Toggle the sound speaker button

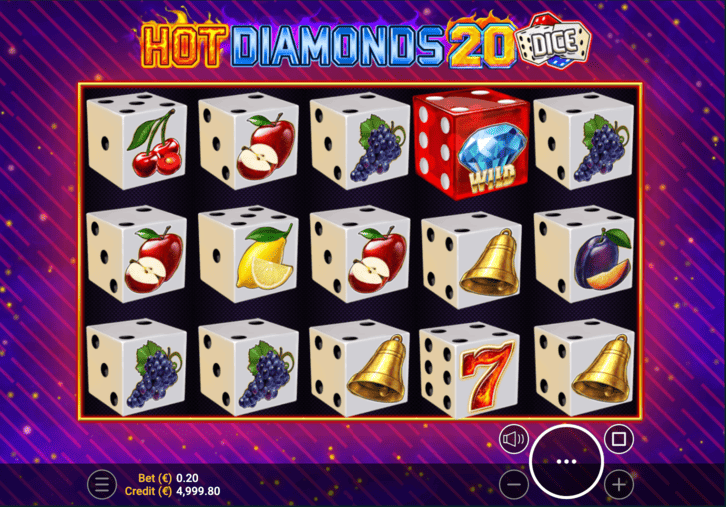coord(514,439)
